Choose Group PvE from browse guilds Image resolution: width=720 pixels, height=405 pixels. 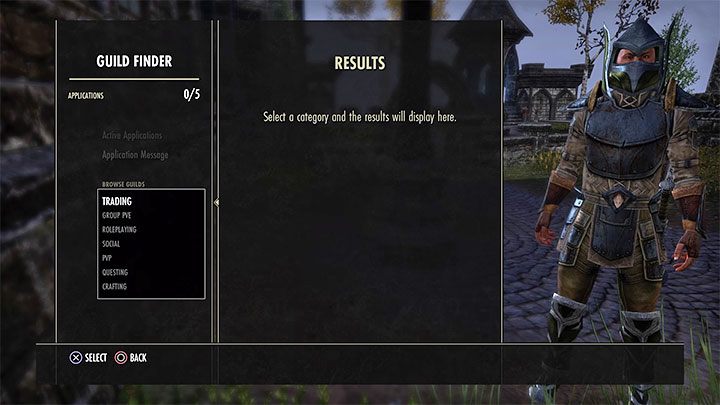(x=116, y=215)
